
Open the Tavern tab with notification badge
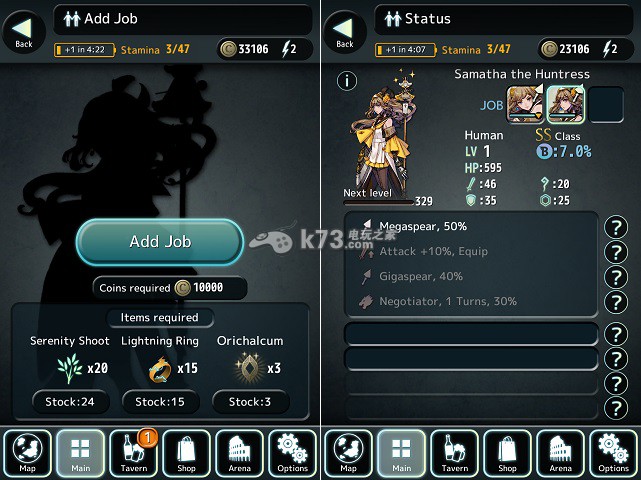tap(133, 453)
